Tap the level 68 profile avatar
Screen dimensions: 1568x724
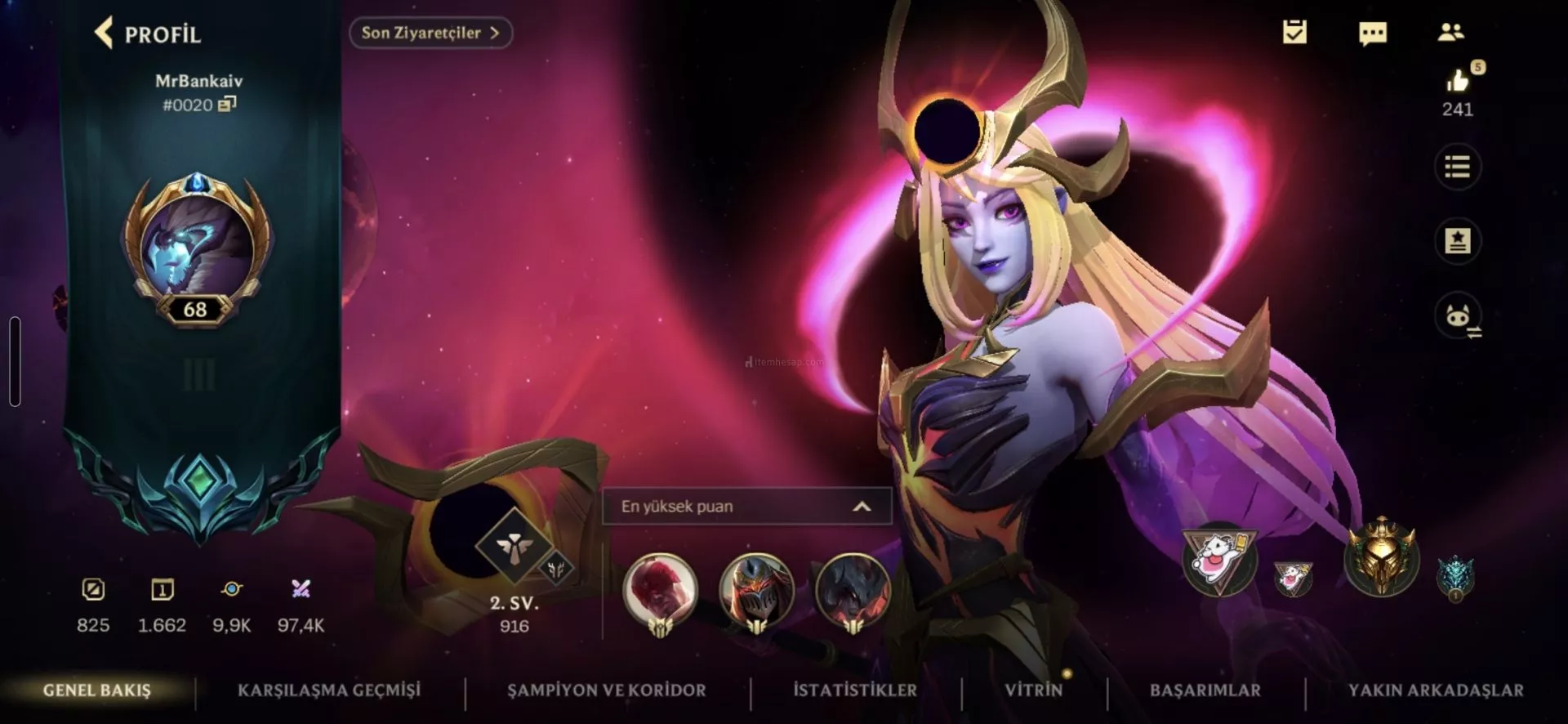pyautogui.click(x=197, y=247)
